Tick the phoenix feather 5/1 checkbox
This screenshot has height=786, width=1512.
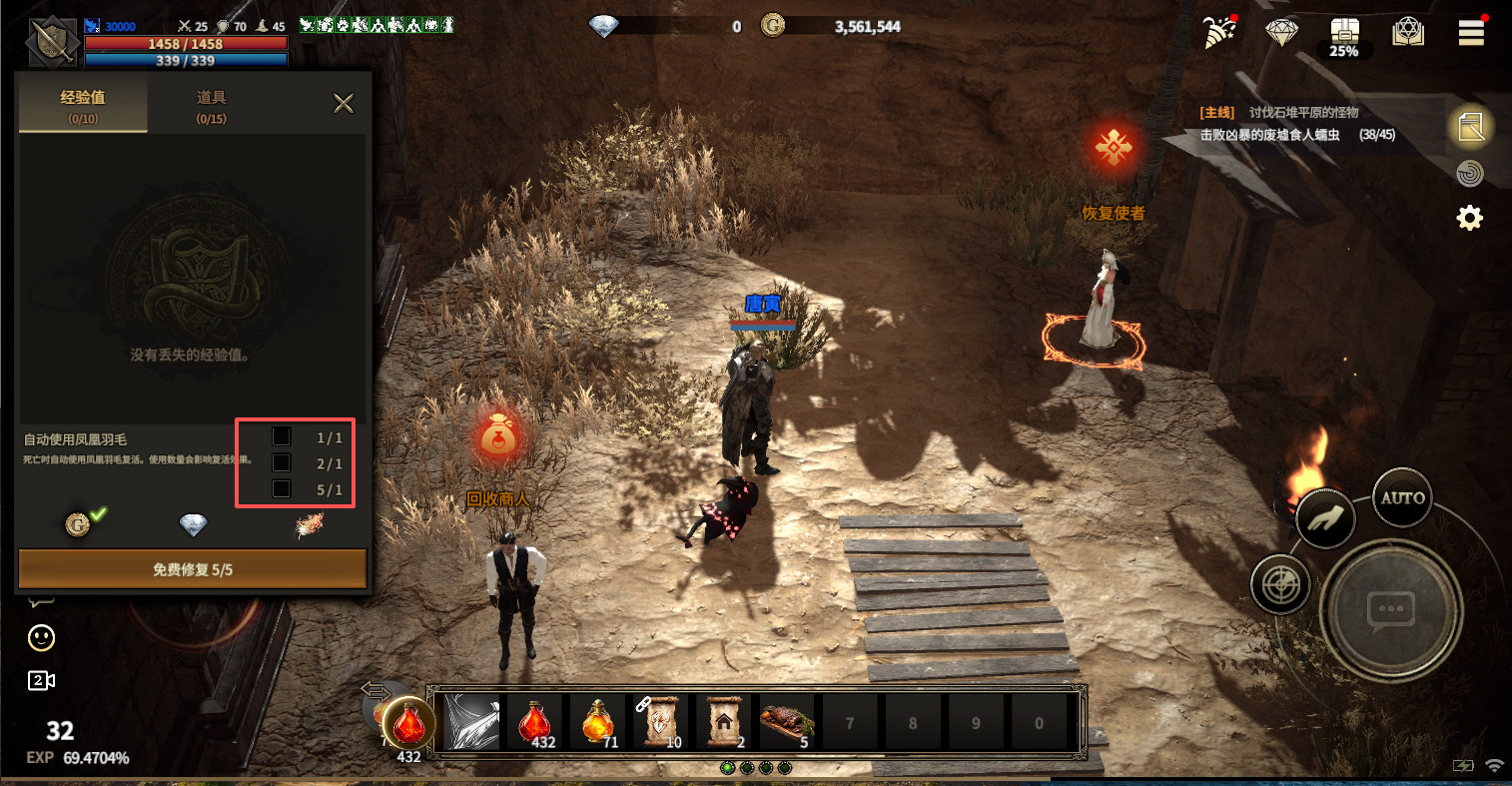[x=282, y=488]
